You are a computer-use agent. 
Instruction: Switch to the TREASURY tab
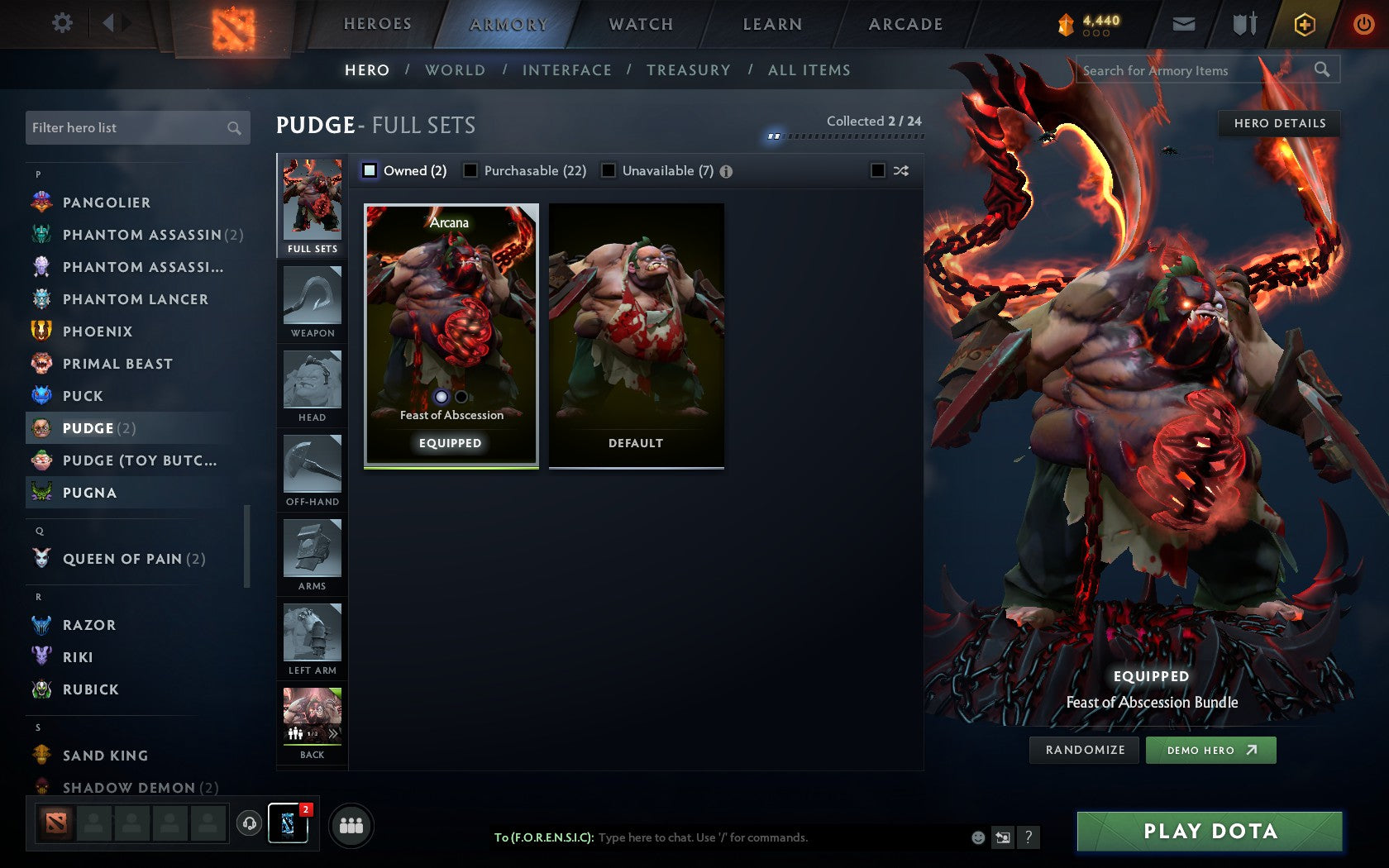point(689,70)
